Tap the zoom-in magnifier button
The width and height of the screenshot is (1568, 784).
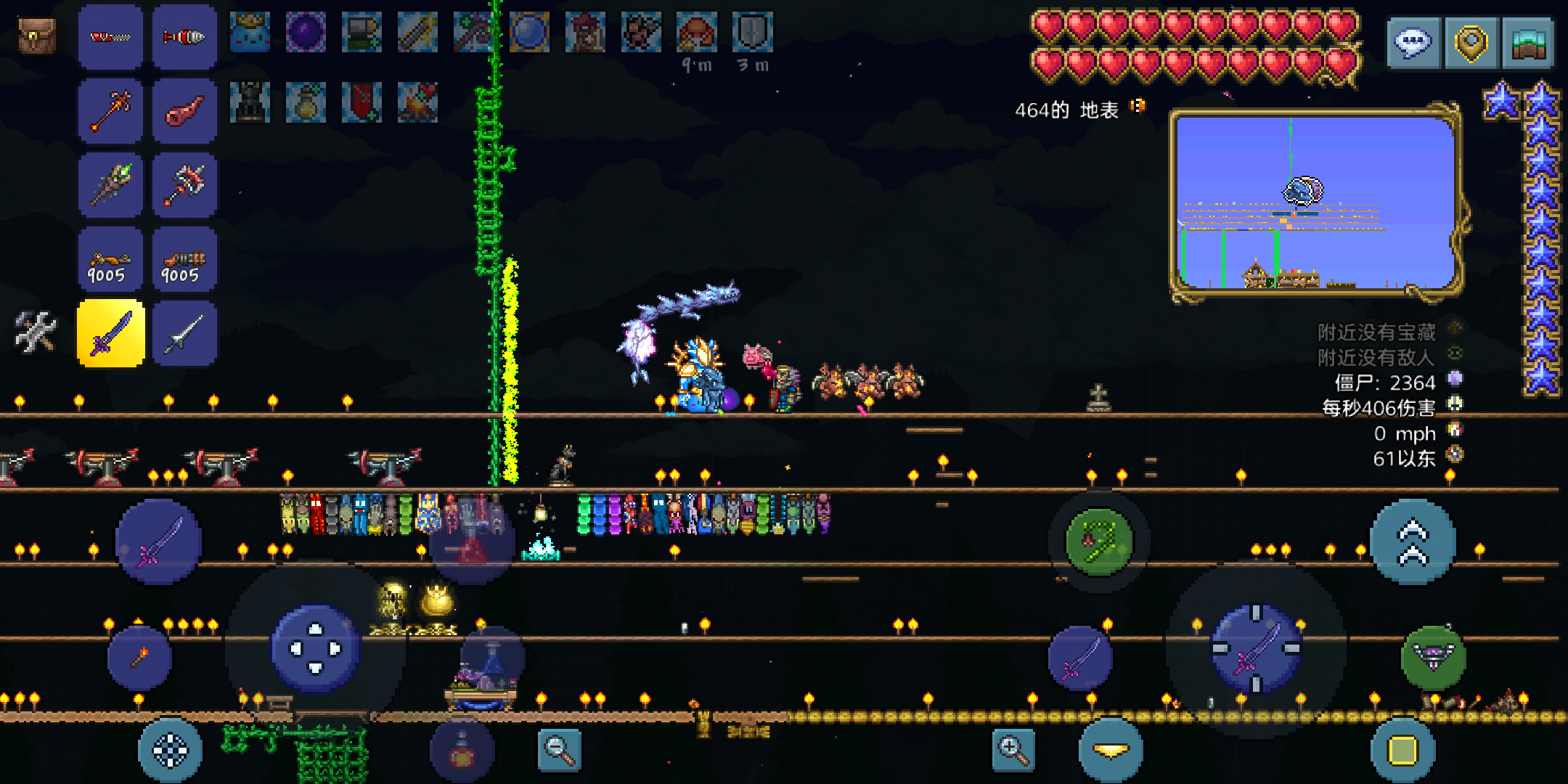pos(1013,749)
